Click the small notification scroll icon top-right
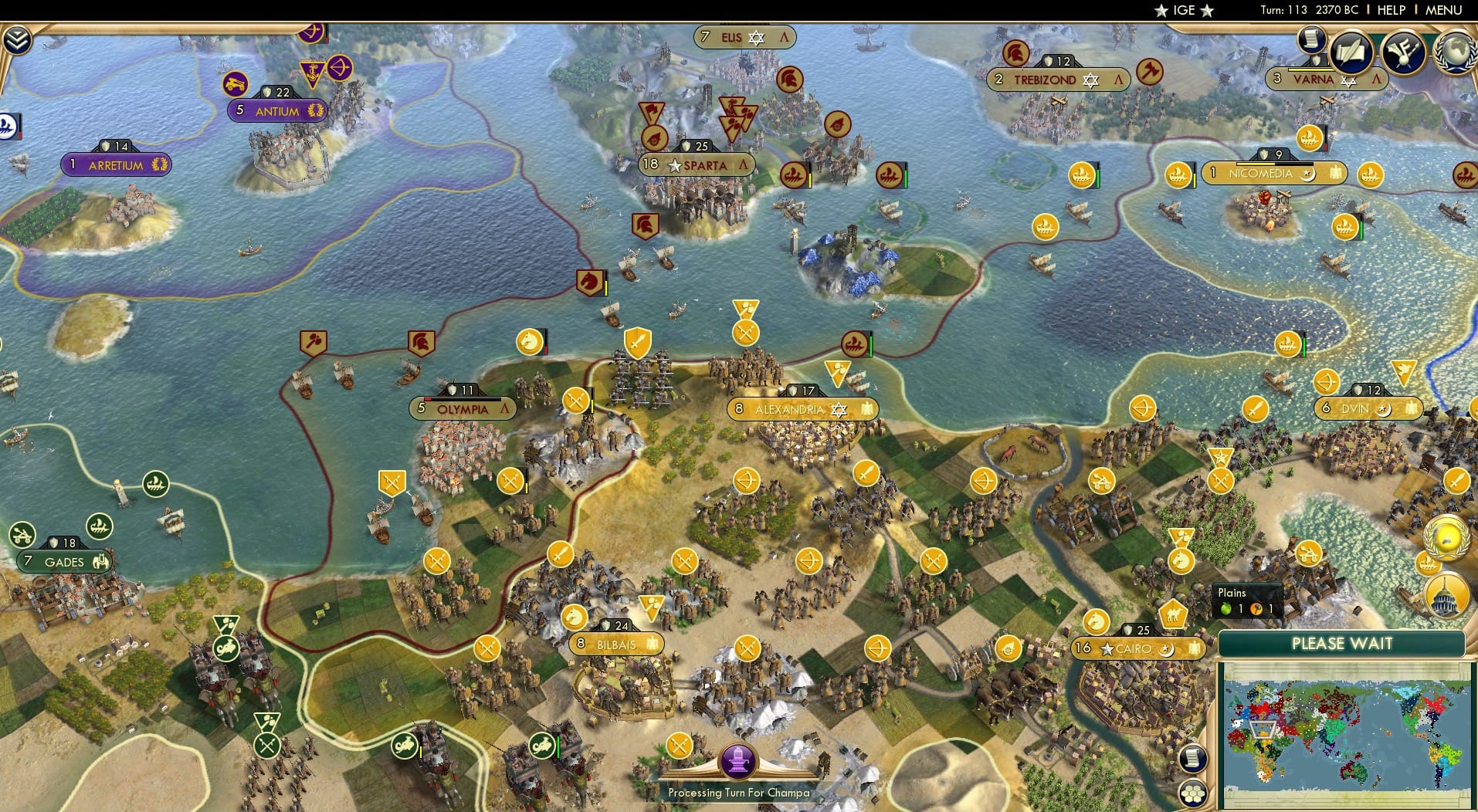This screenshot has height=812, width=1478. point(1312,39)
